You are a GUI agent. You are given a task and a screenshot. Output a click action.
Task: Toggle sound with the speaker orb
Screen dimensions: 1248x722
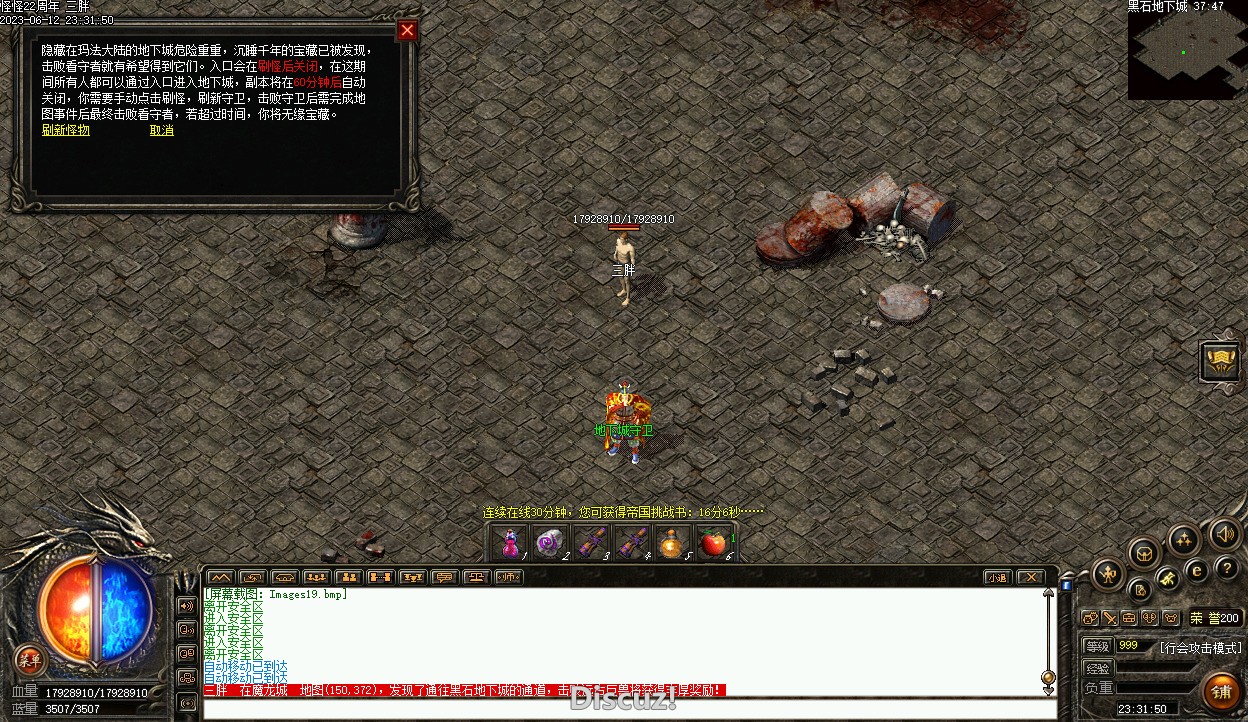(1225, 534)
